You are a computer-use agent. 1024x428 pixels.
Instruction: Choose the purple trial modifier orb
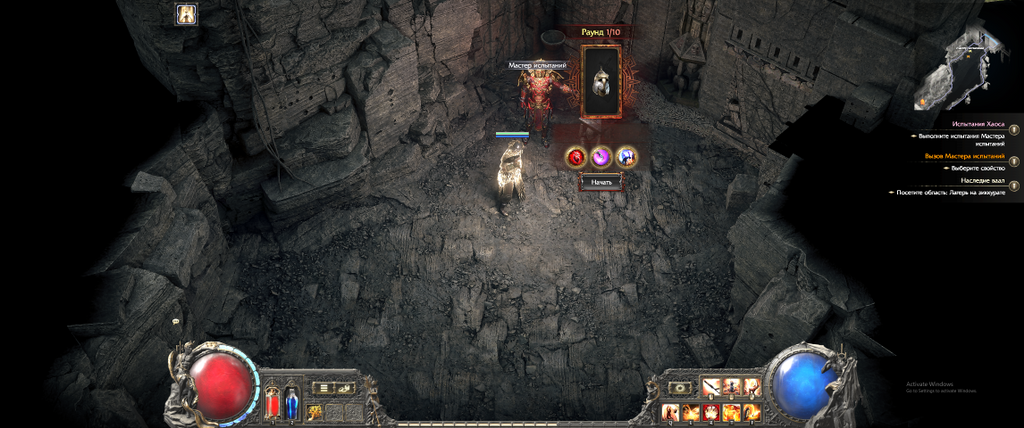click(x=601, y=156)
